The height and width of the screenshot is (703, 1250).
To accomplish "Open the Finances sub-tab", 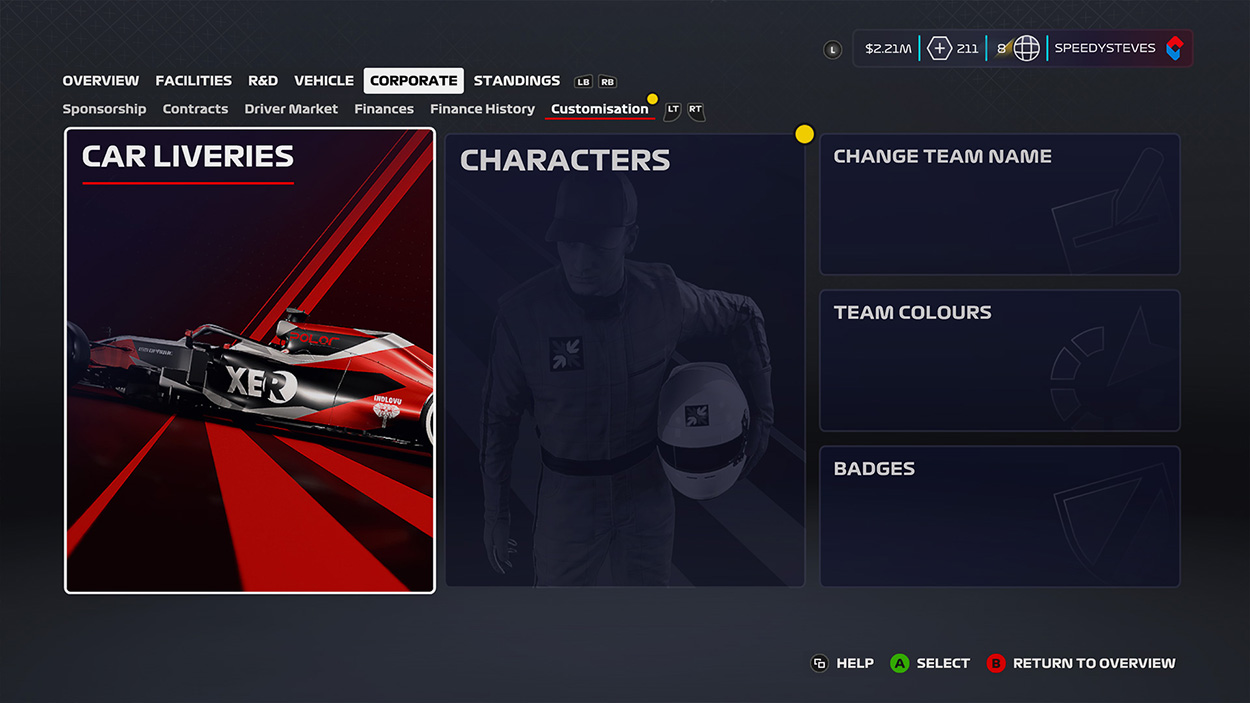I will click(384, 109).
